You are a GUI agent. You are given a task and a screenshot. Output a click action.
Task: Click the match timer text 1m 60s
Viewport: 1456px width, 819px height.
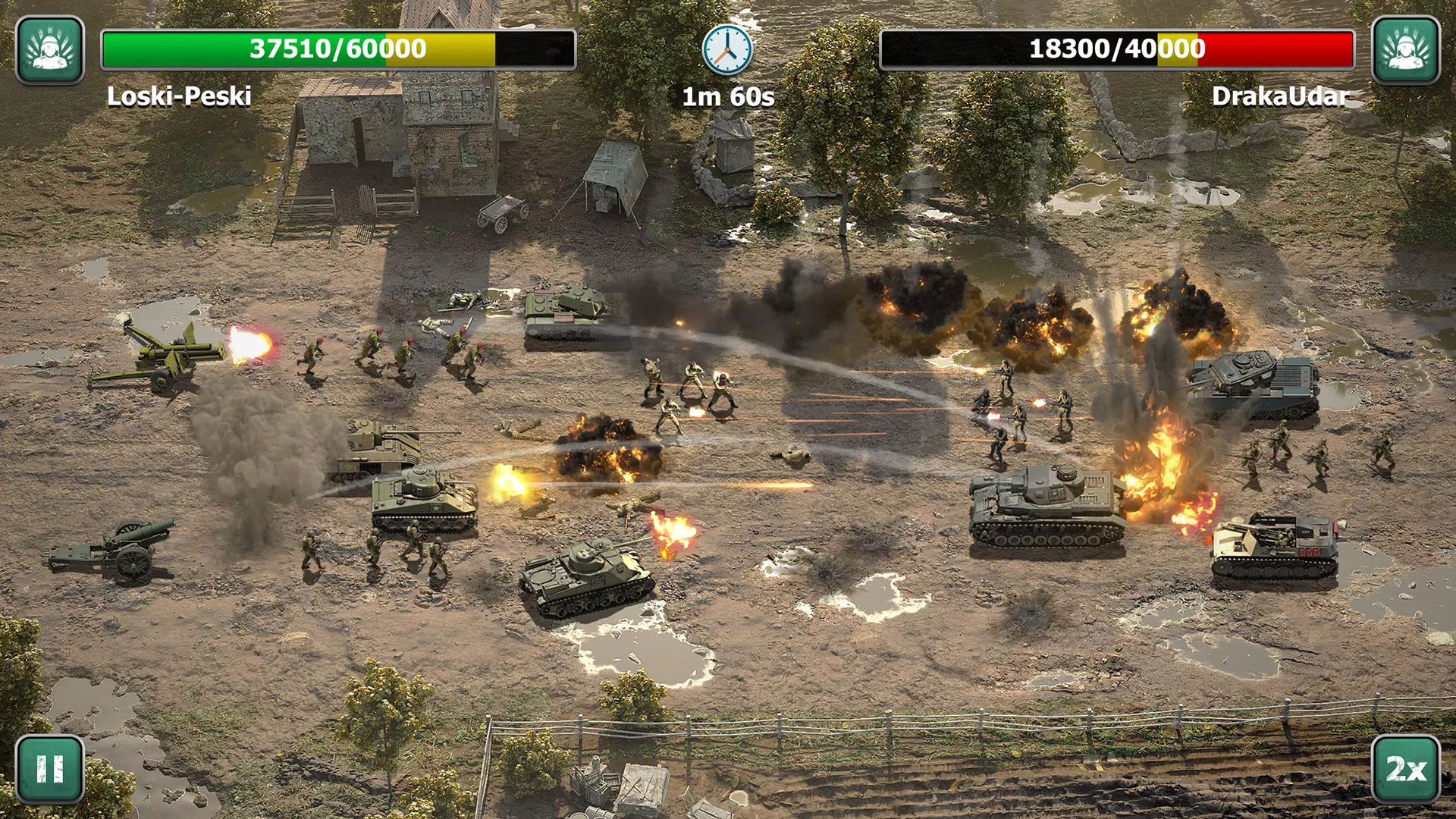(727, 96)
